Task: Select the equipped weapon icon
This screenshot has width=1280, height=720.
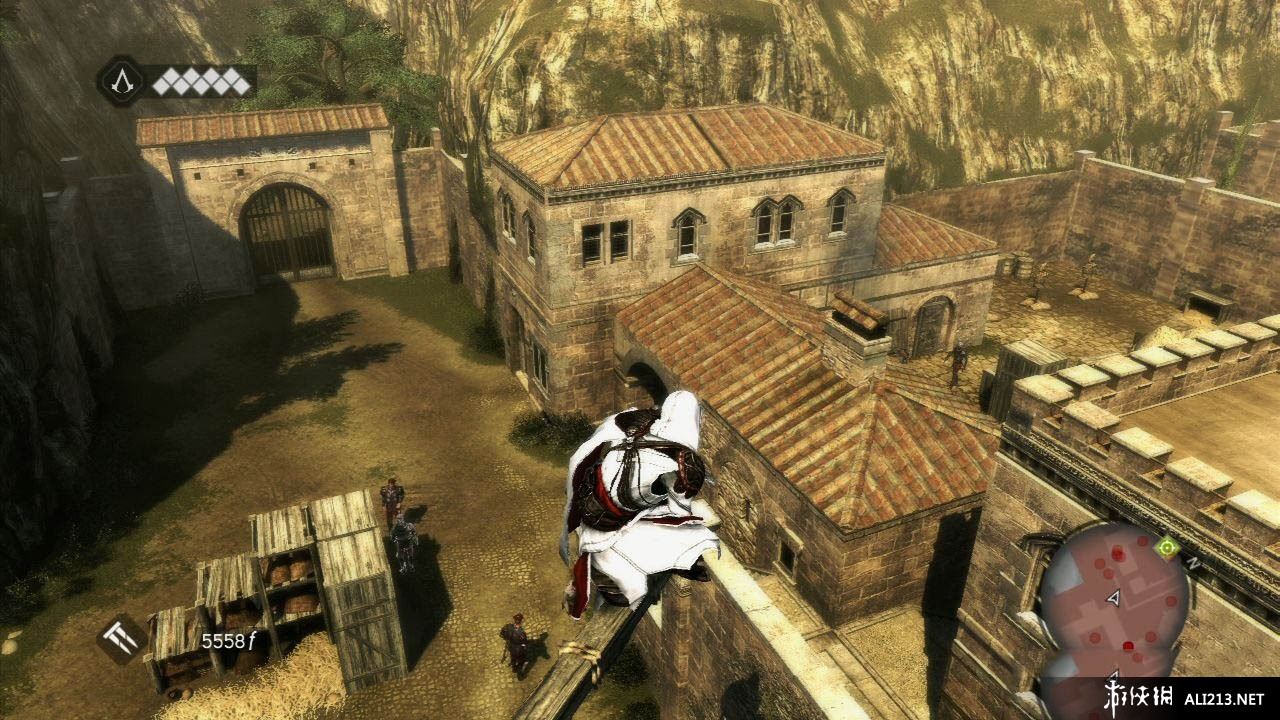Action: (121, 638)
